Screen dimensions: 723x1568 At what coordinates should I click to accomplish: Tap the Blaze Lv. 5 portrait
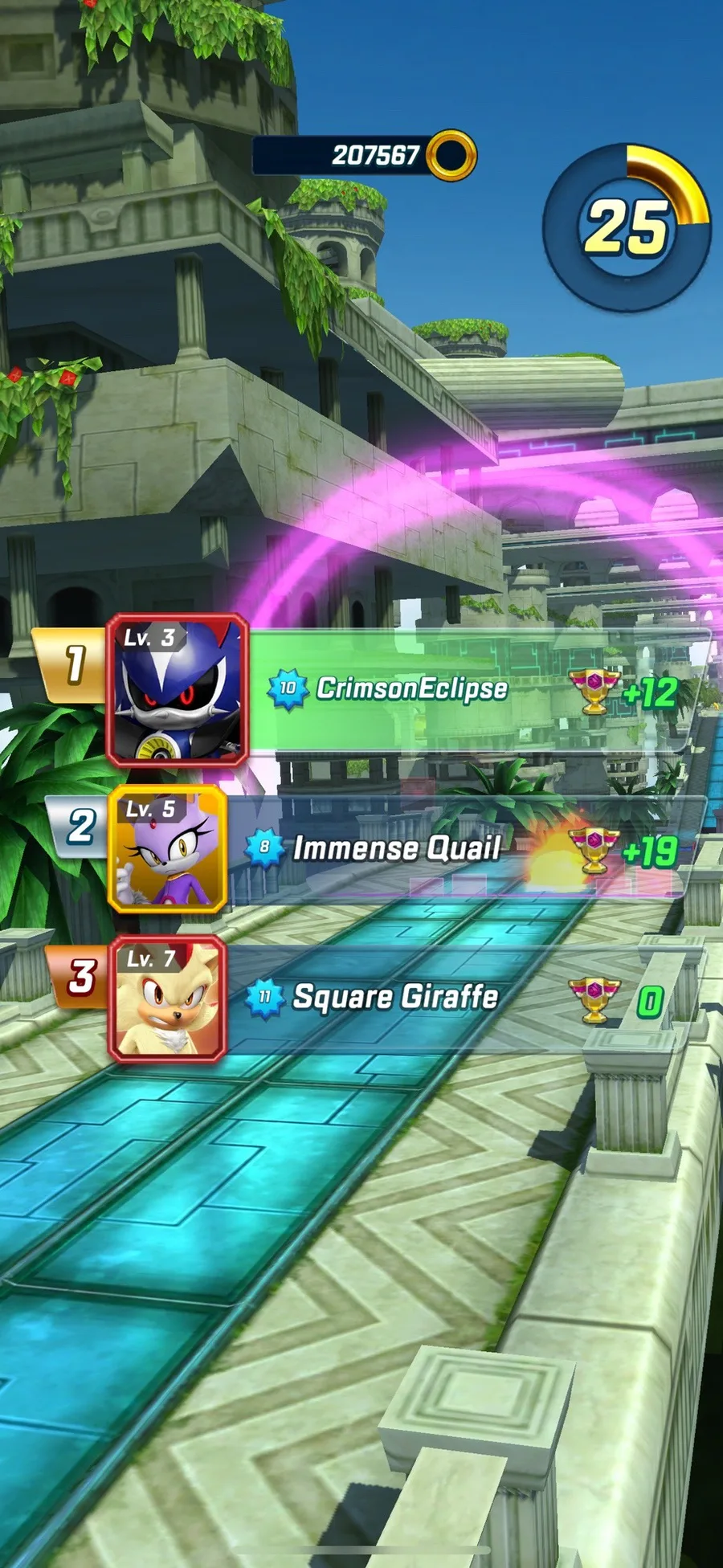pyautogui.click(x=168, y=850)
